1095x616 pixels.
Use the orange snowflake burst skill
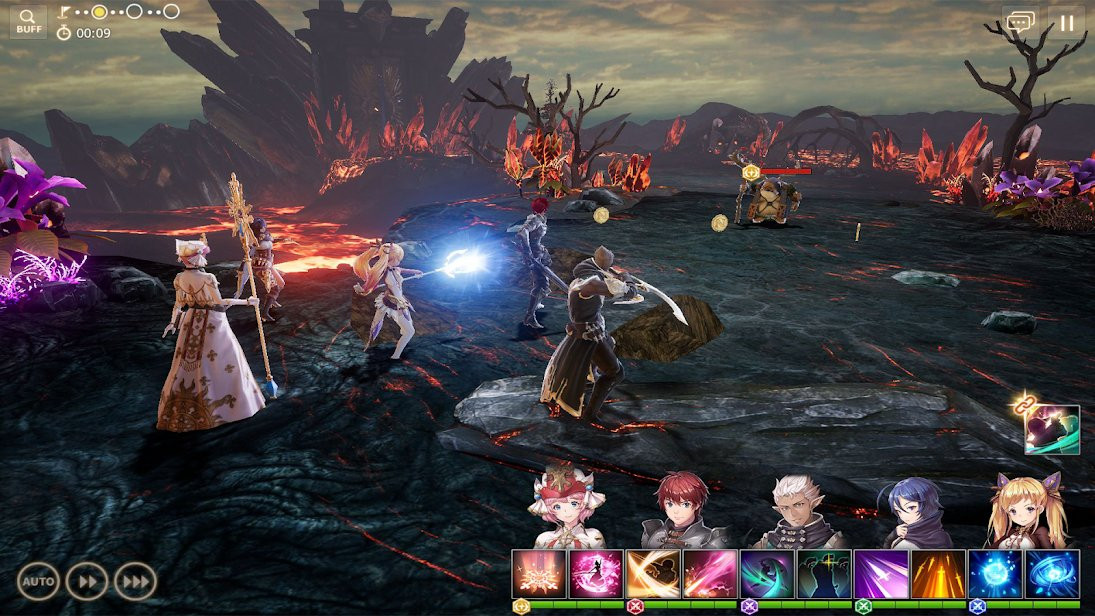pos(539,574)
